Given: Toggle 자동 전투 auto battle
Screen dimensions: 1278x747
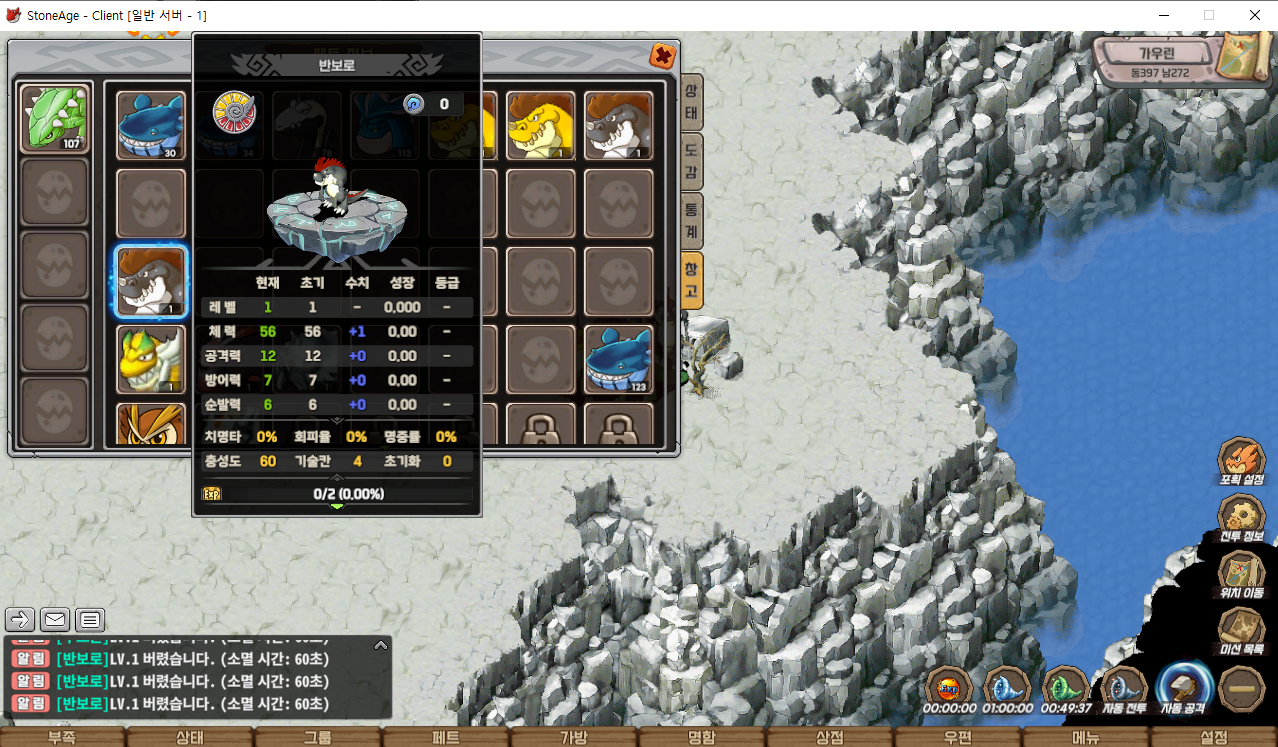Looking at the screenshot, I should [1124, 688].
